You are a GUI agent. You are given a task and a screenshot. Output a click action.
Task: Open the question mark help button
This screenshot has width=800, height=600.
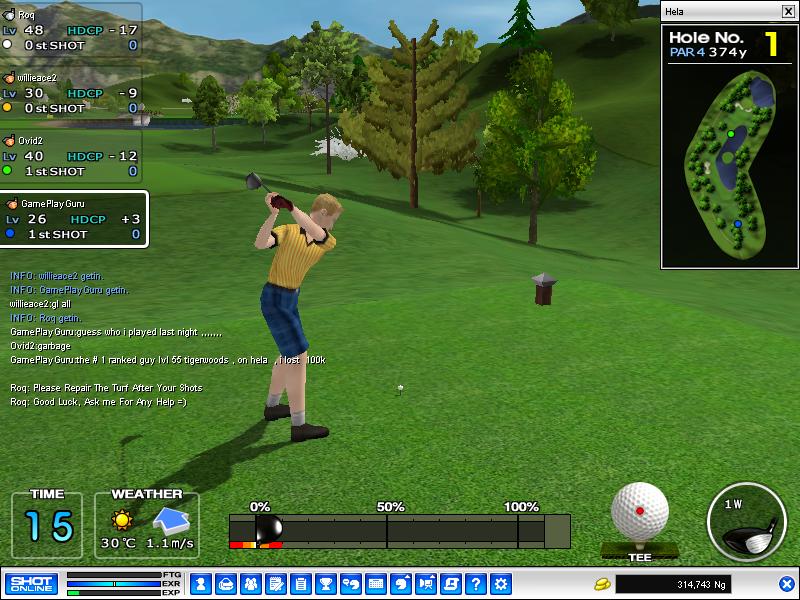[x=476, y=583]
